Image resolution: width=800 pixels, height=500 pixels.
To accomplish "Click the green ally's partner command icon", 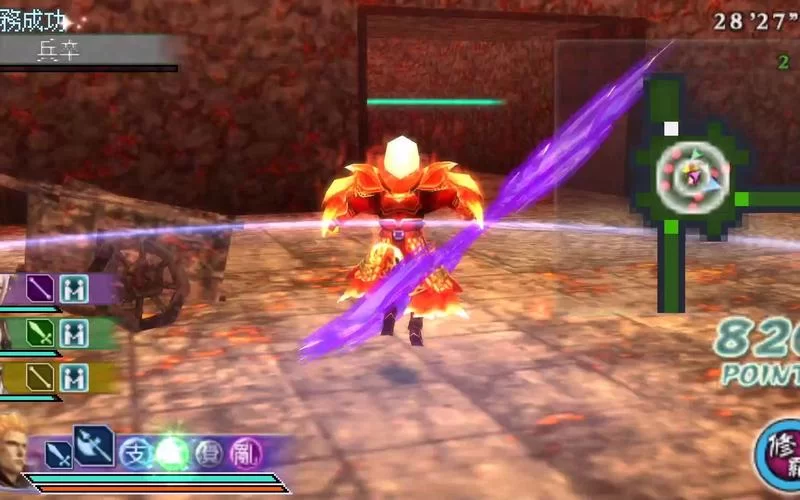I will point(73,333).
